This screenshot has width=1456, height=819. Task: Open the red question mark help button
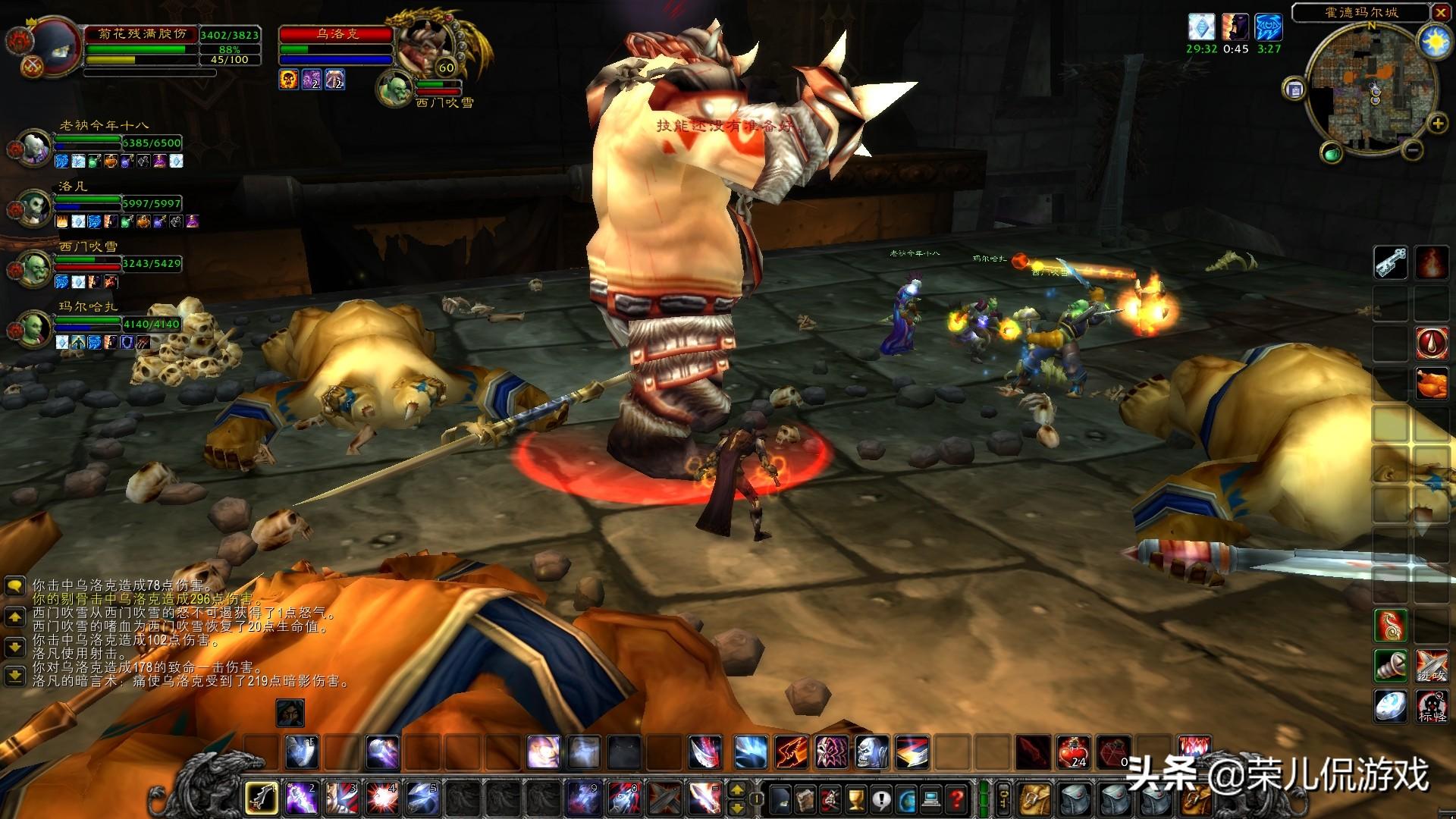957,799
